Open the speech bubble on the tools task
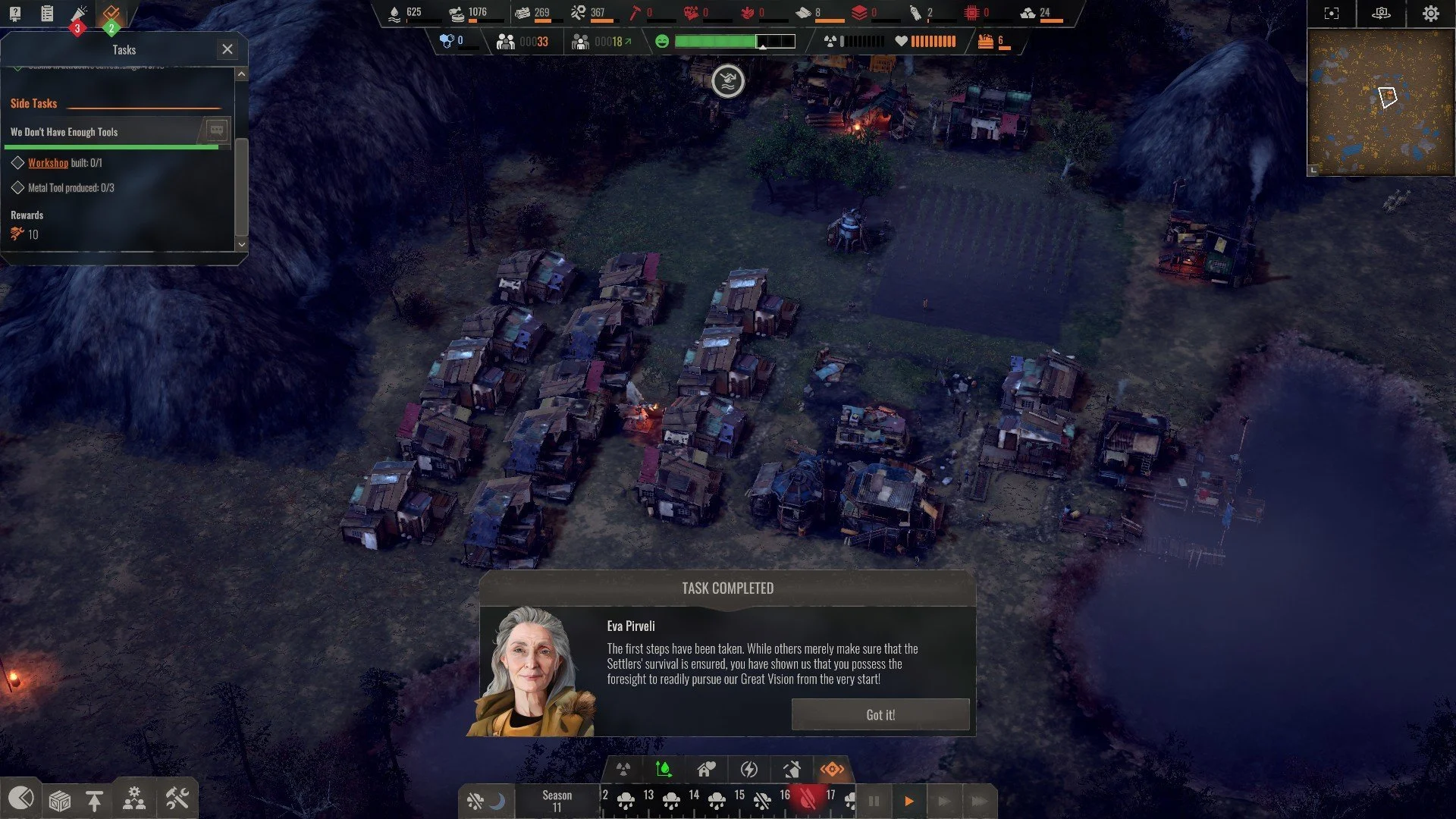 (x=216, y=130)
